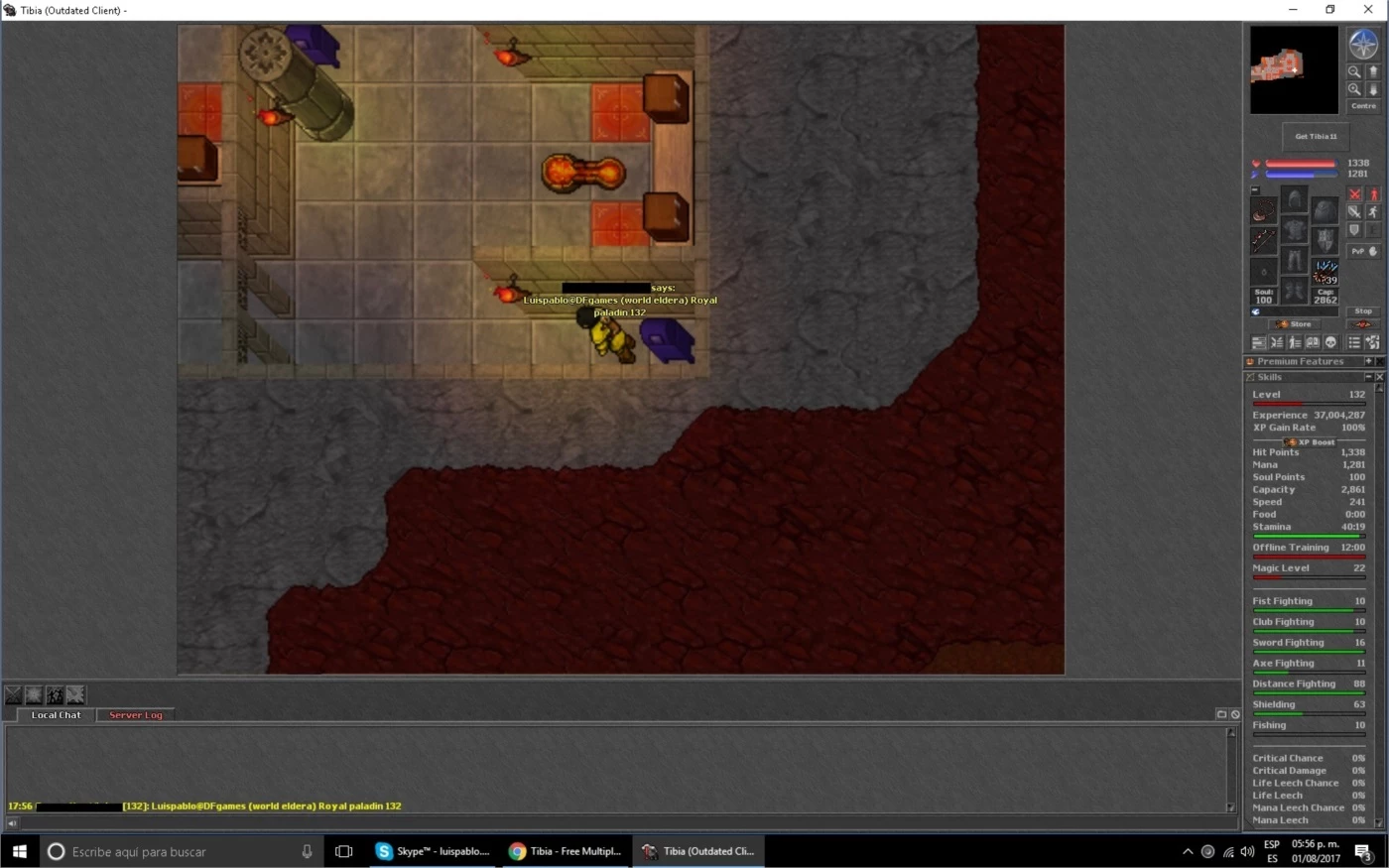Viewport: 1389px width, 868px height.
Task: Open the VIP list icon near the bottom sidebar
Action: (x=1353, y=341)
